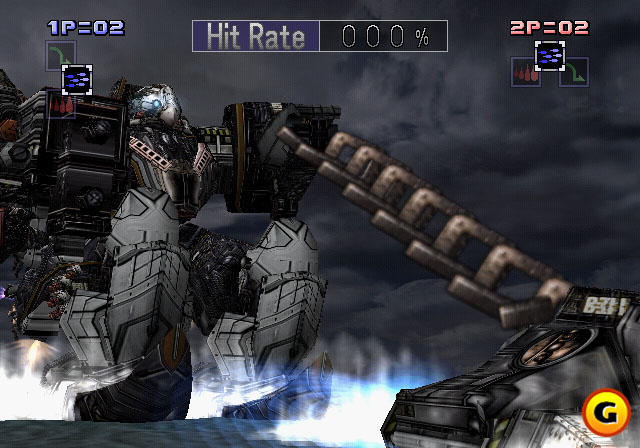Choose player two's blue missile volley weapon
This screenshot has height=448, width=640.
548,56
